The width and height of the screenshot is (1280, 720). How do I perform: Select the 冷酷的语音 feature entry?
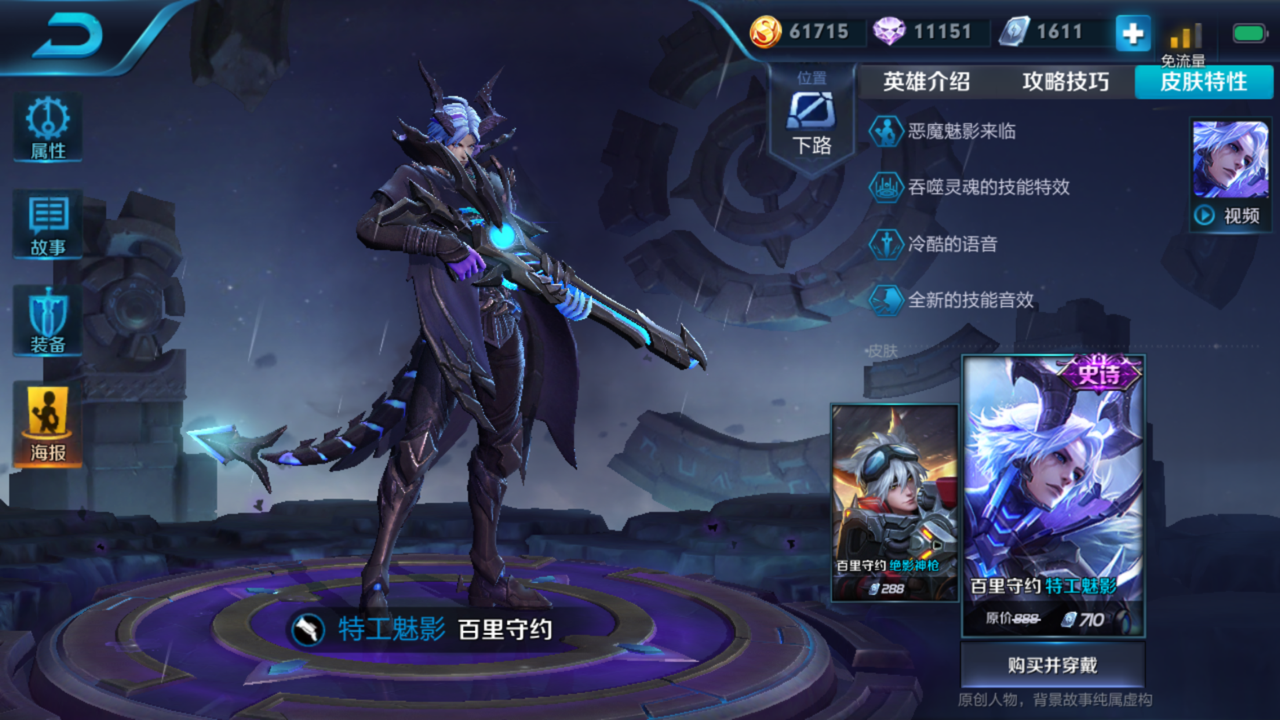click(951, 244)
